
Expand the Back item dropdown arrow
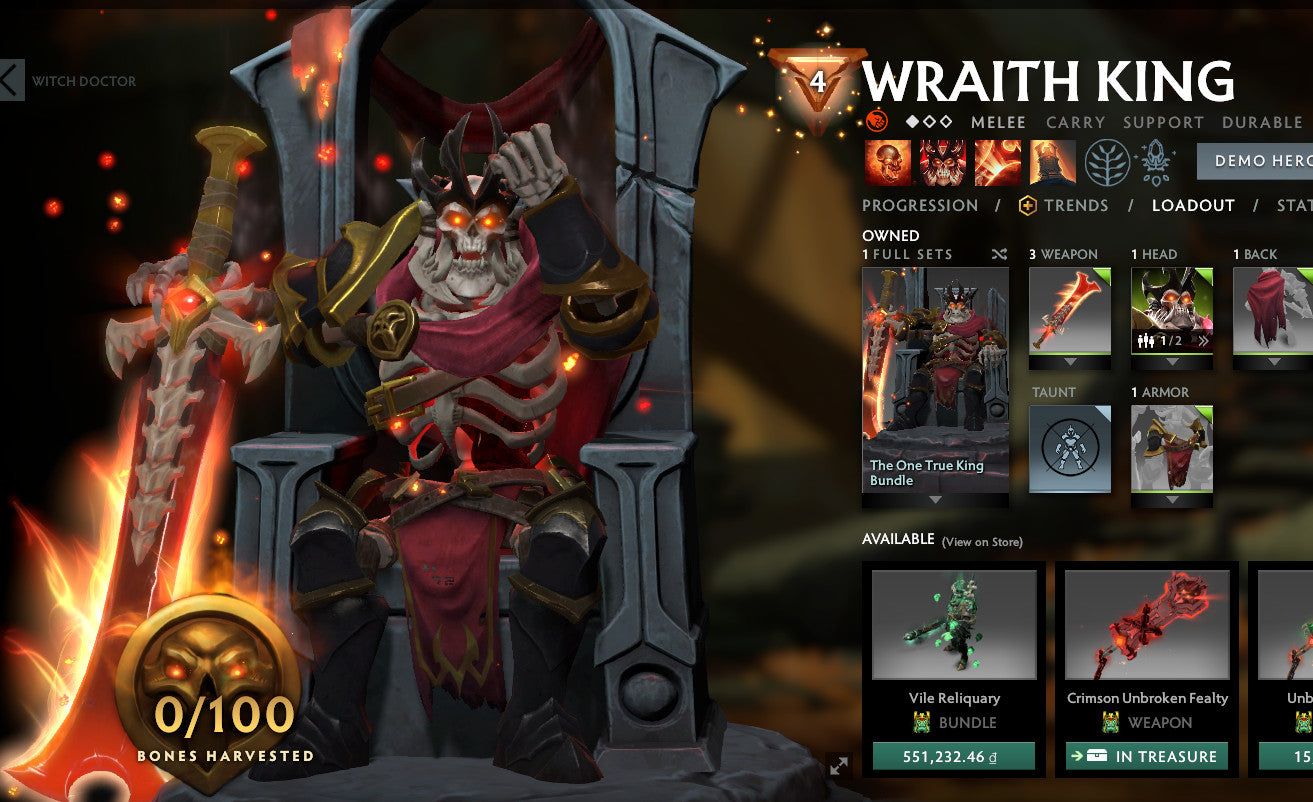[x=1274, y=363]
